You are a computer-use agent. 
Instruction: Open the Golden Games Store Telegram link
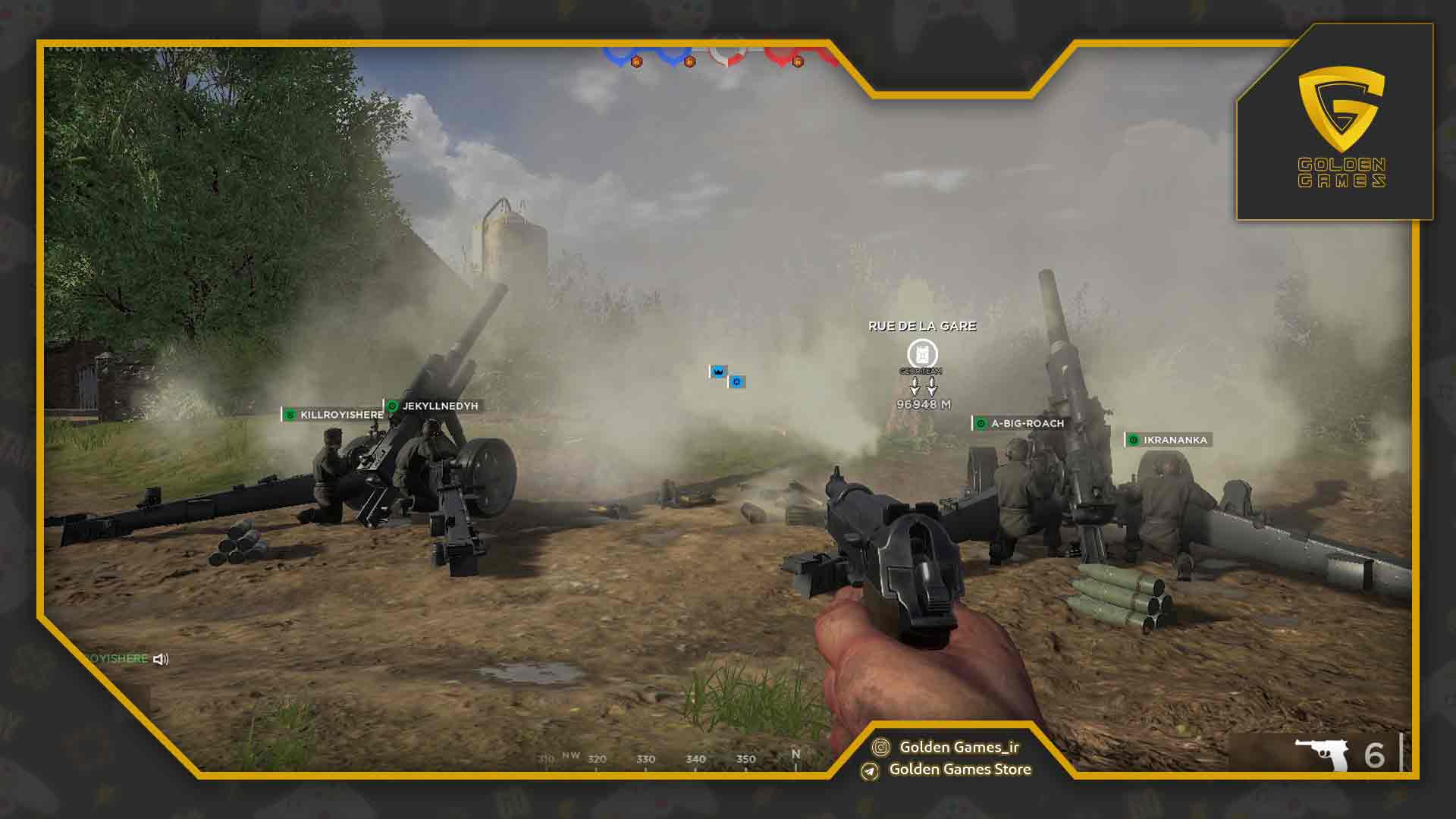pyautogui.click(x=948, y=770)
